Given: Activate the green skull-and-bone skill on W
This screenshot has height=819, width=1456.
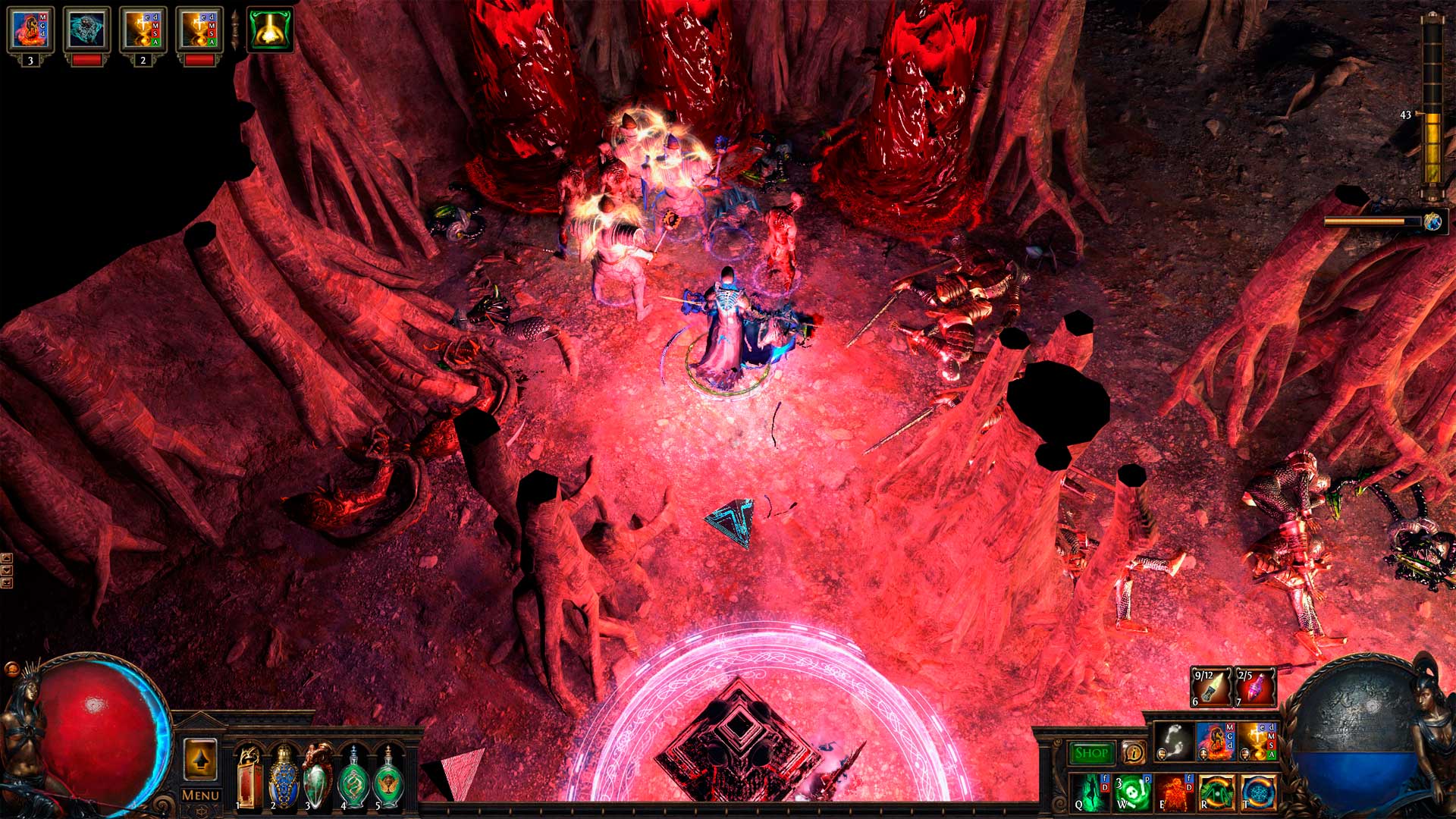Looking at the screenshot, I should click(1131, 792).
